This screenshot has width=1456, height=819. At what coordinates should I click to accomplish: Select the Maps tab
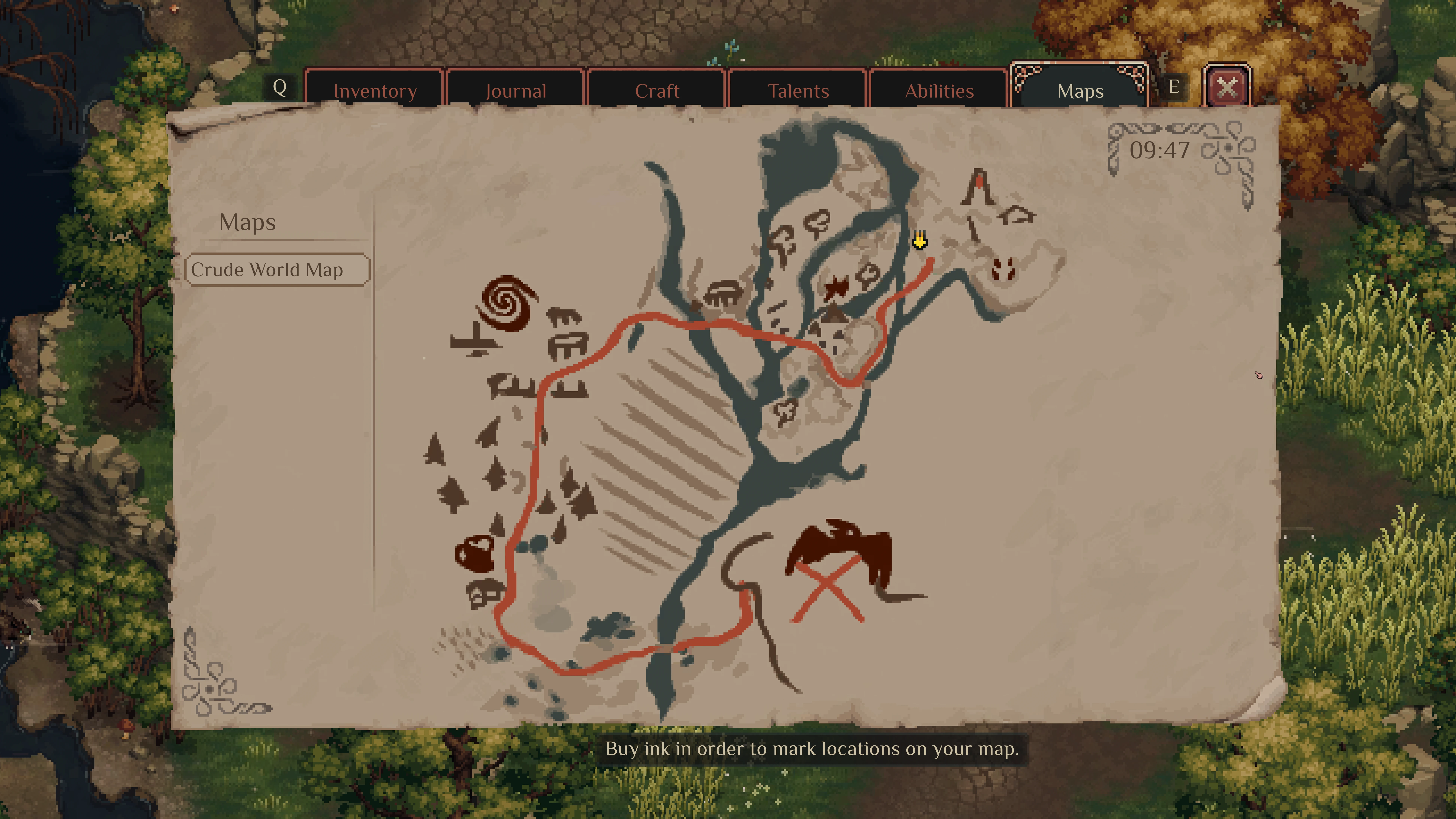(1080, 90)
